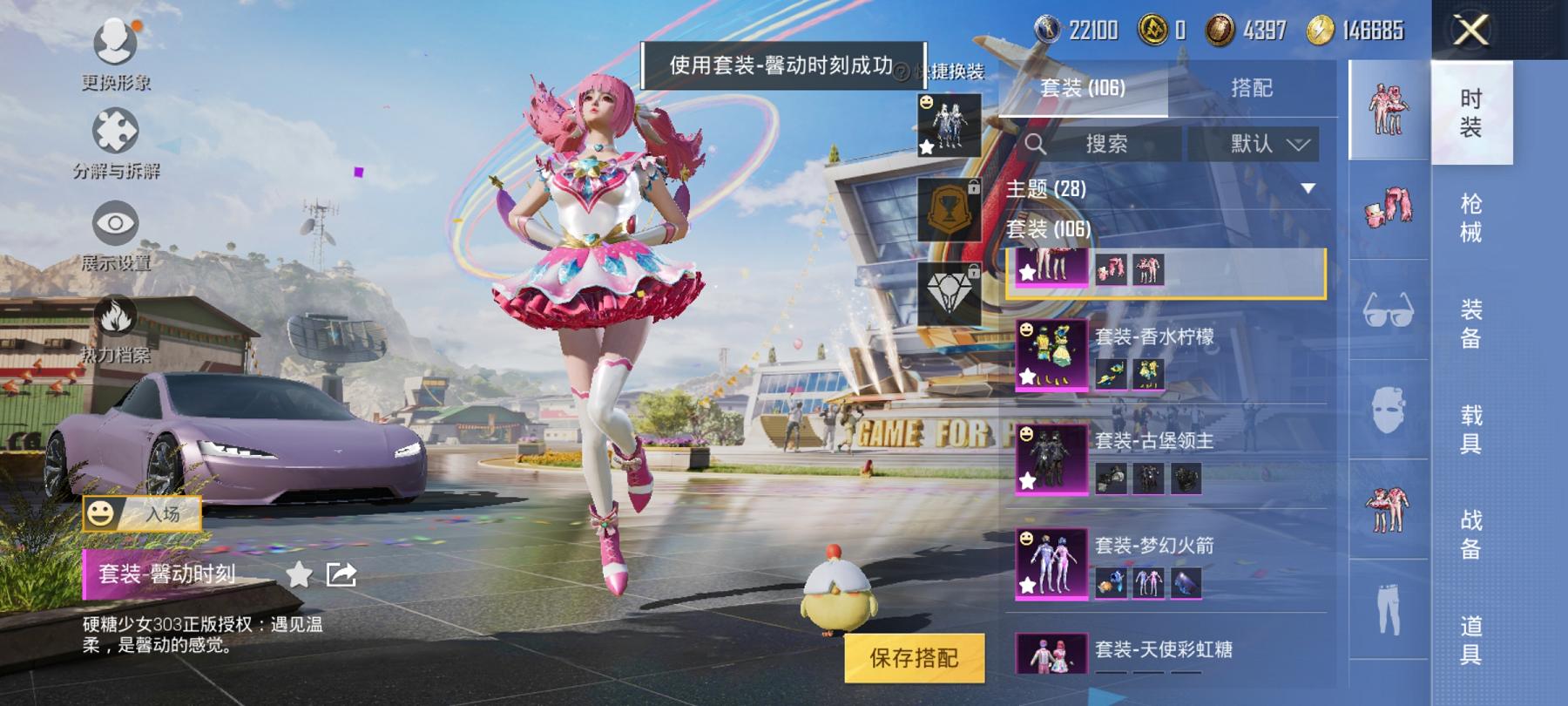Switch to the 枪械 category tab
The height and width of the screenshot is (706, 1568).
tap(1470, 218)
